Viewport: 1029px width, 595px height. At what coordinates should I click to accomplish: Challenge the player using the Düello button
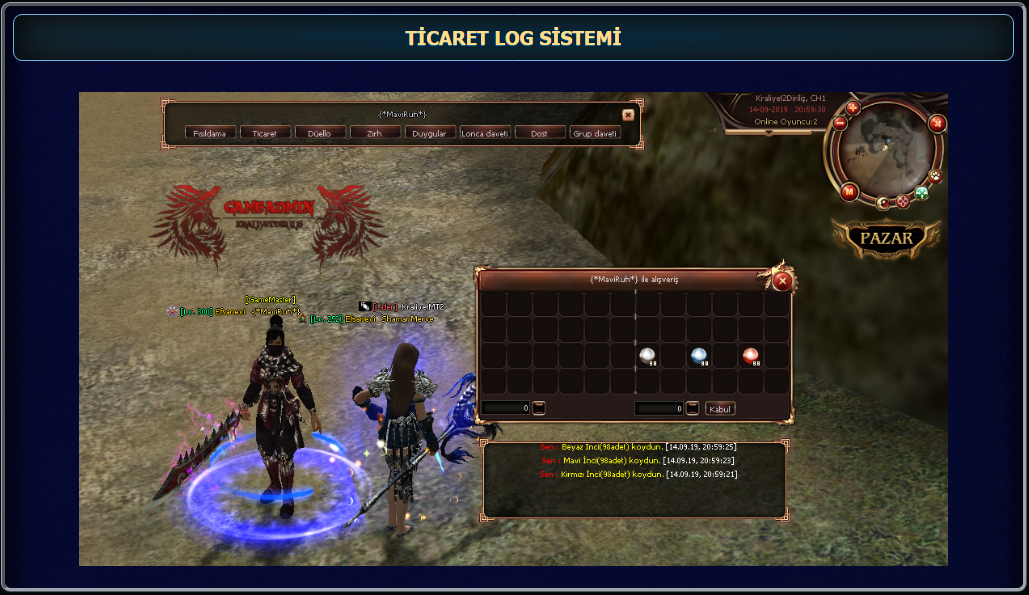[320, 133]
